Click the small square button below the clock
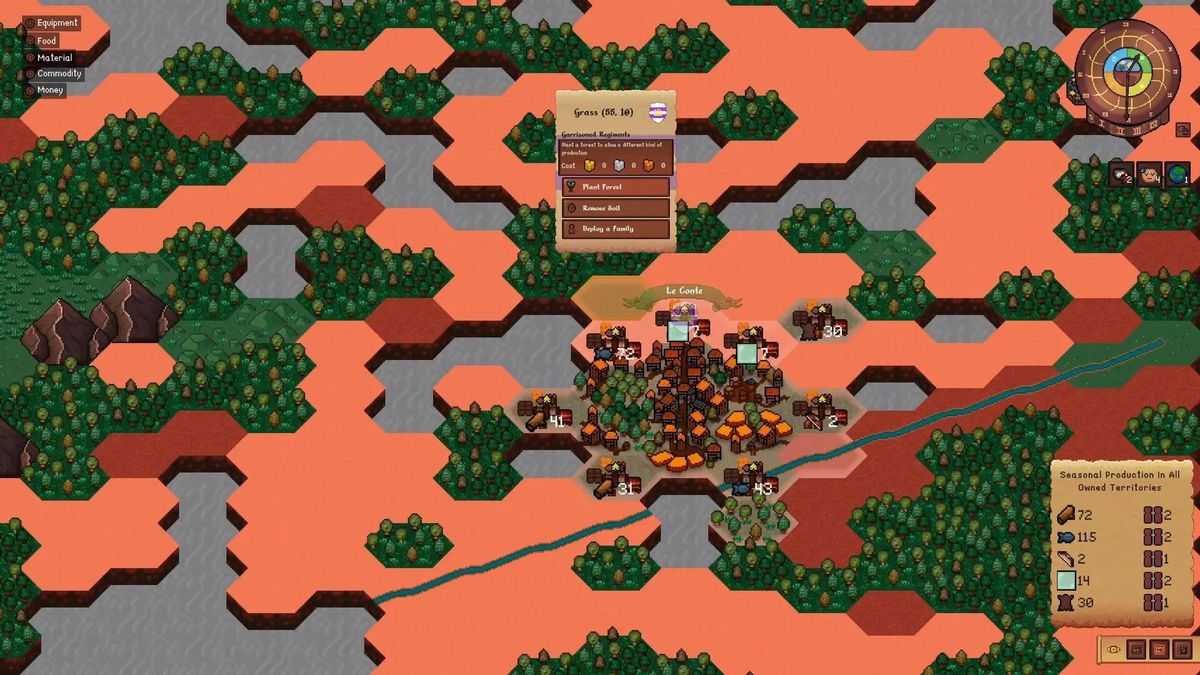 pyautogui.click(x=1183, y=130)
